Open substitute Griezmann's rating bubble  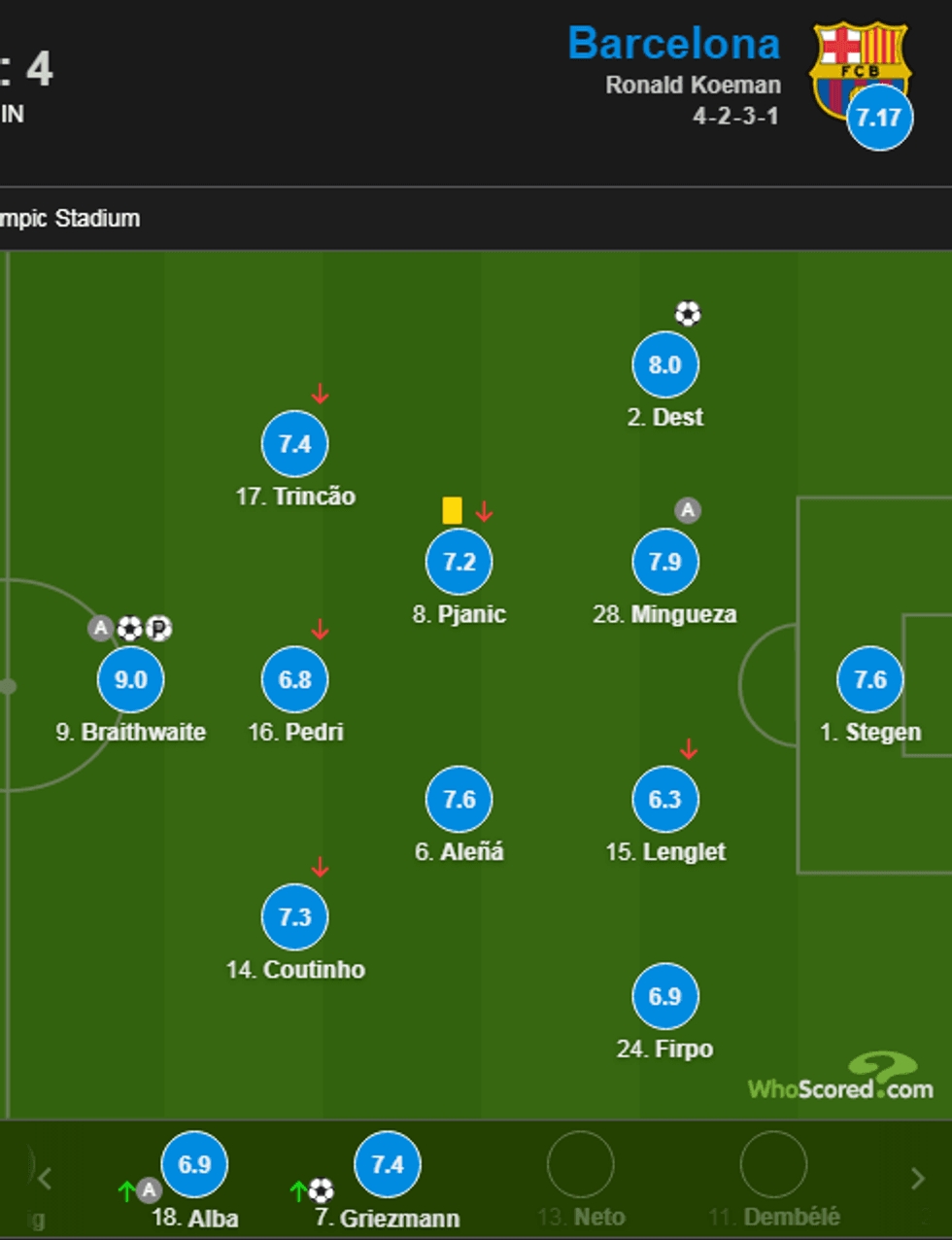pyautogui.click(x=388, y=1164)
